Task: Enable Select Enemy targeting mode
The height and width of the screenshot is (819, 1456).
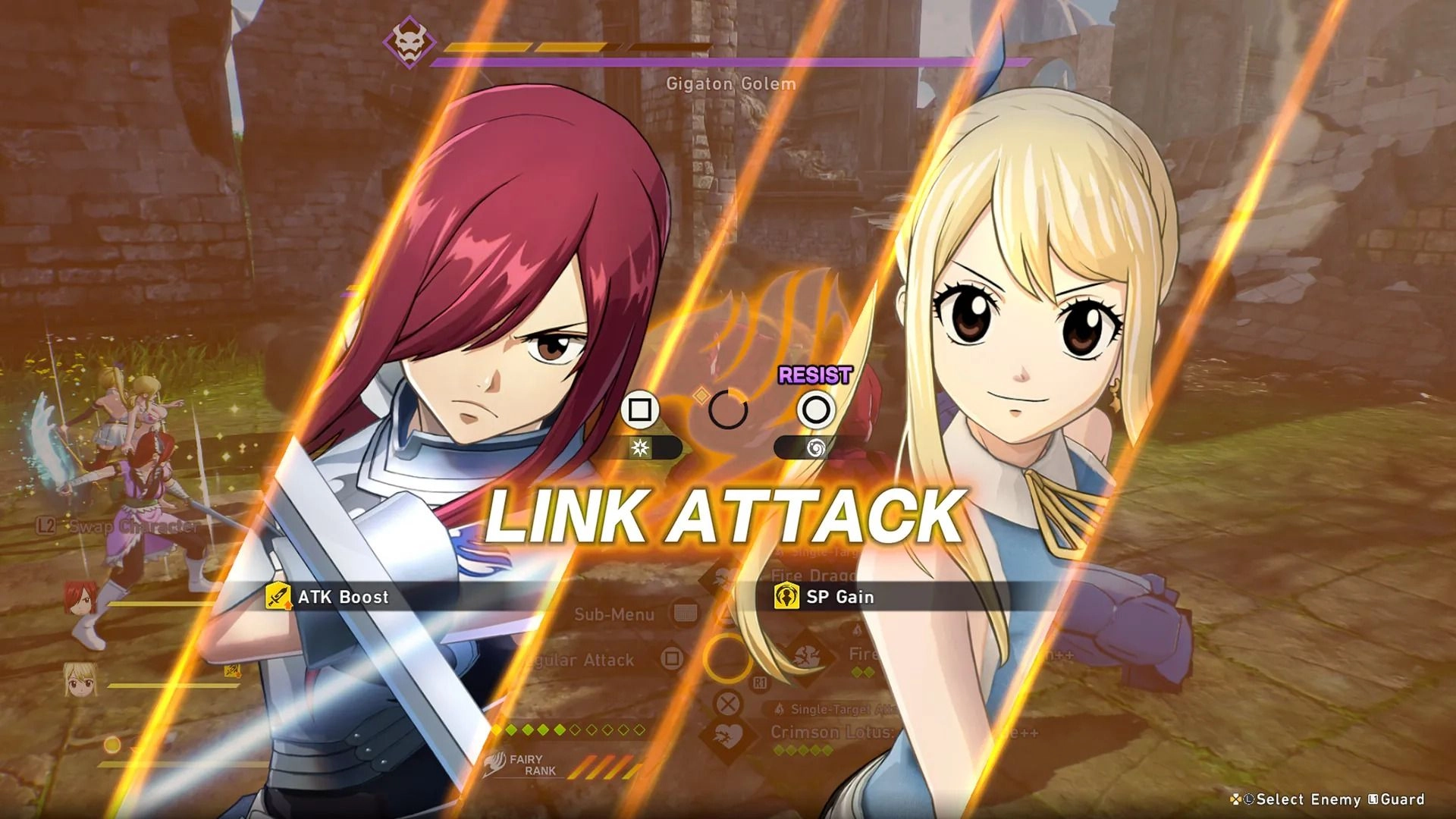Action: (x=1302, y=799)
